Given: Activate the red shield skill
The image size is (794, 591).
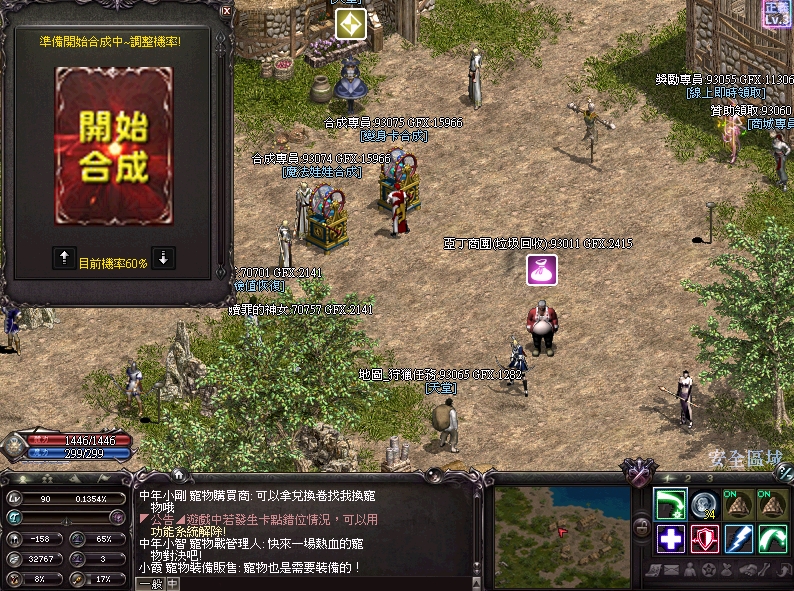Looking at the screenshot, I should [x=703, y=539].
